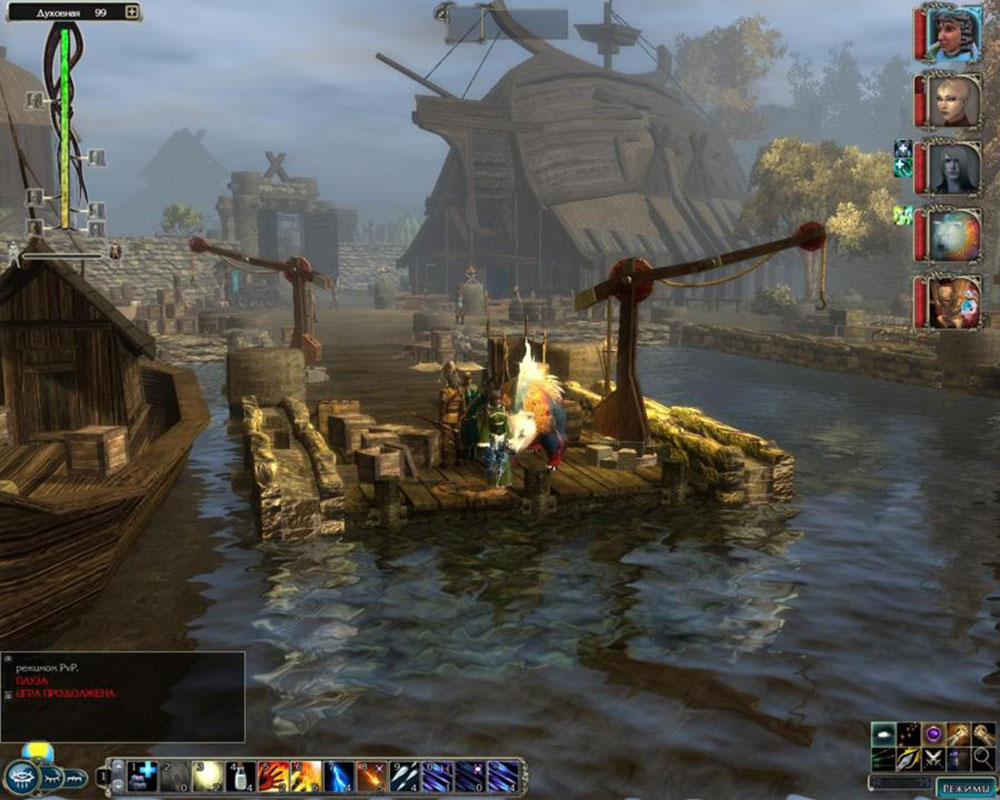This screenshot has height=800, width=1000.
Task: Click the chat log message window
Action: pyautogui.click(x=122, y=696)
